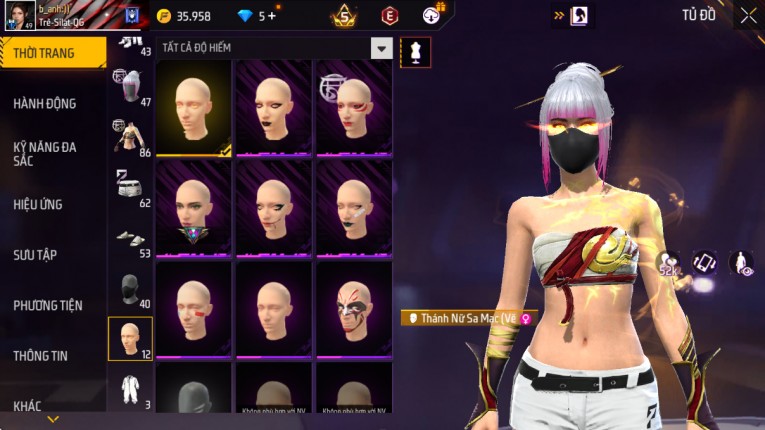Open the Hành Động category
The height and width of the screenshot is (430, 765).
[x=45, y=103]
